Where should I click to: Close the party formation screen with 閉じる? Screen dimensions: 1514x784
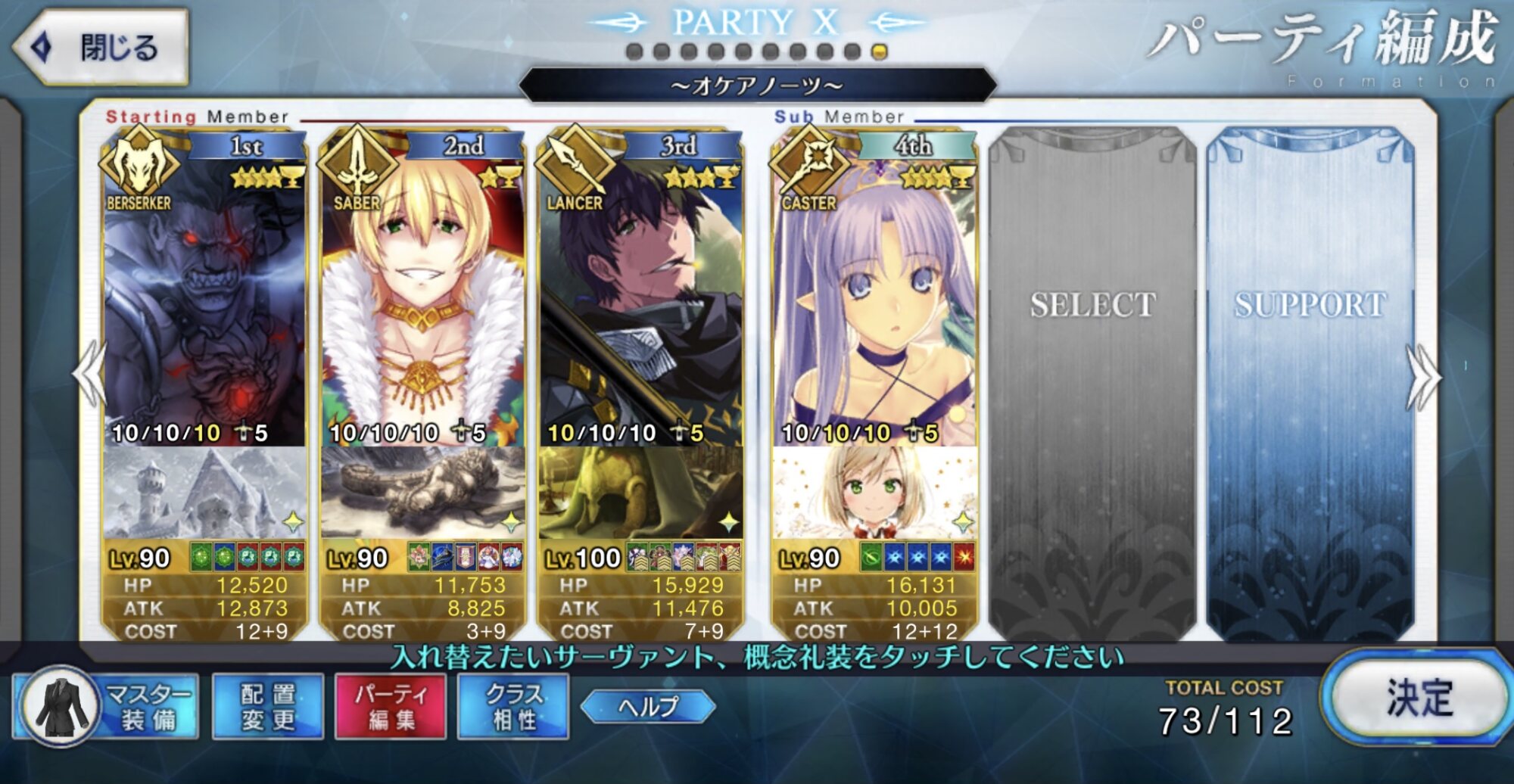(x=101, y=47)
